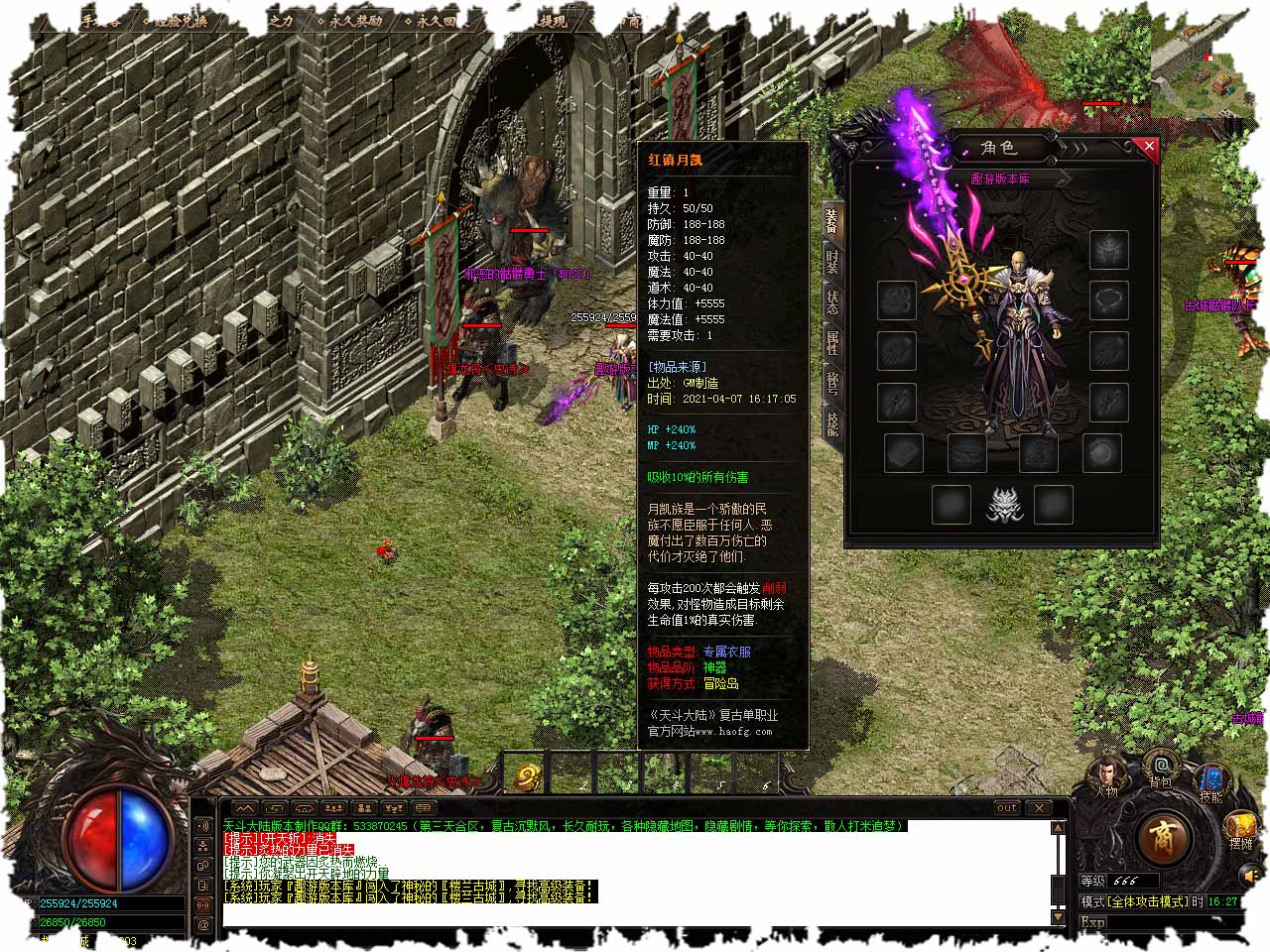Open the 人物 character portrait icon

coord(1106,774)
